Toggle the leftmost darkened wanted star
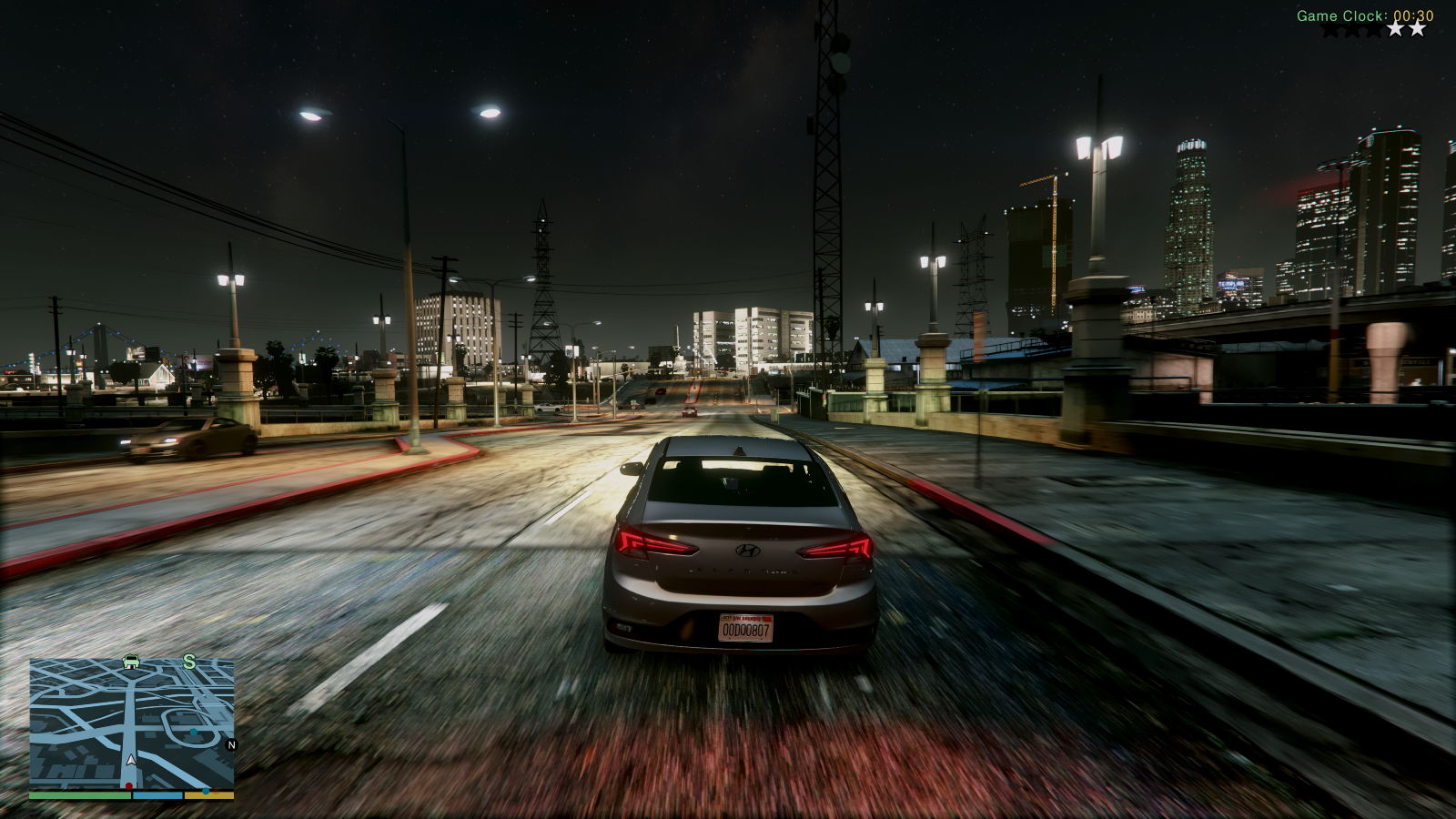The image size is (1456, 819). 1331,30
